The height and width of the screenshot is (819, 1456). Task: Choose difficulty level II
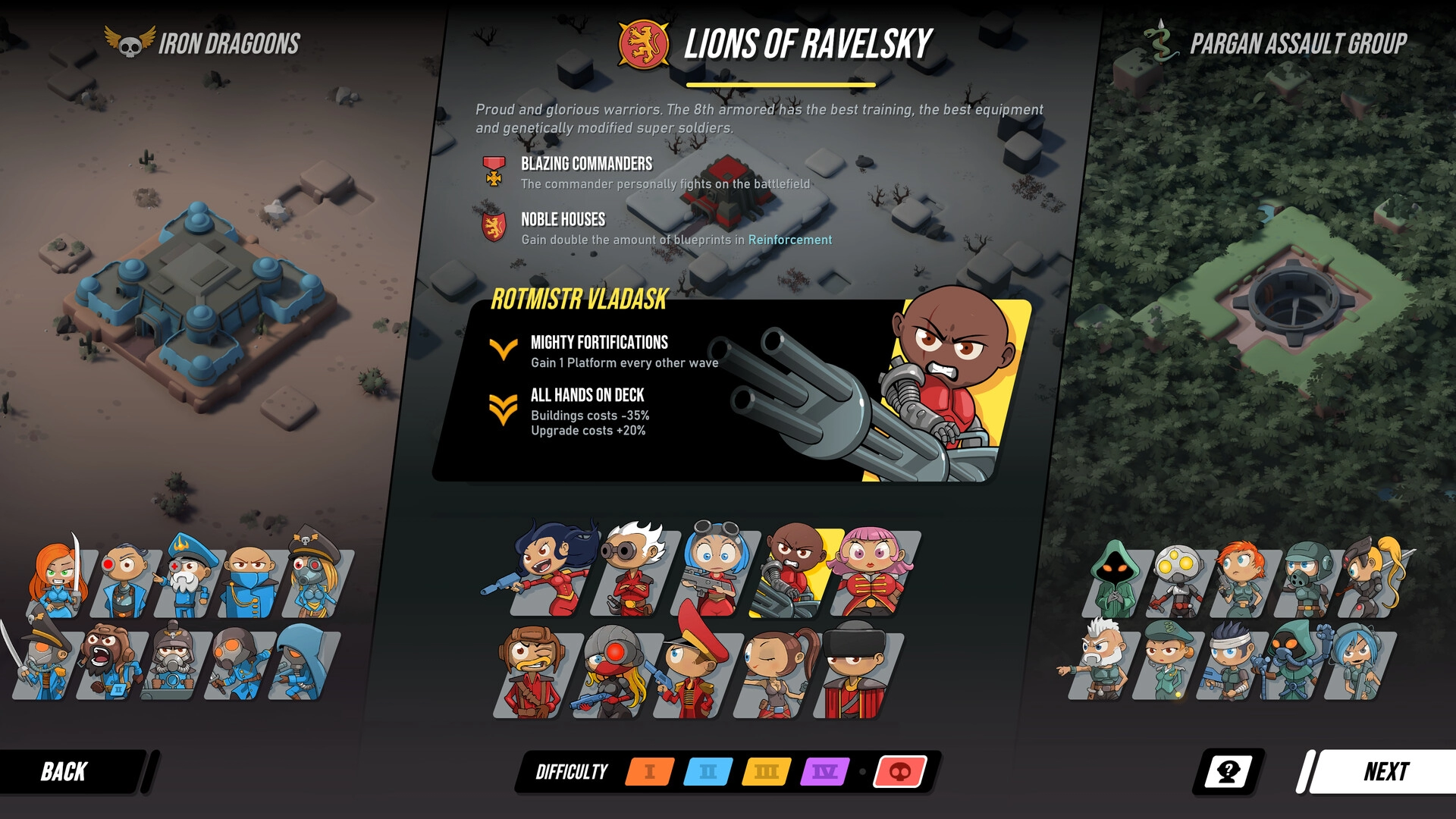click(x=708, y=772)
